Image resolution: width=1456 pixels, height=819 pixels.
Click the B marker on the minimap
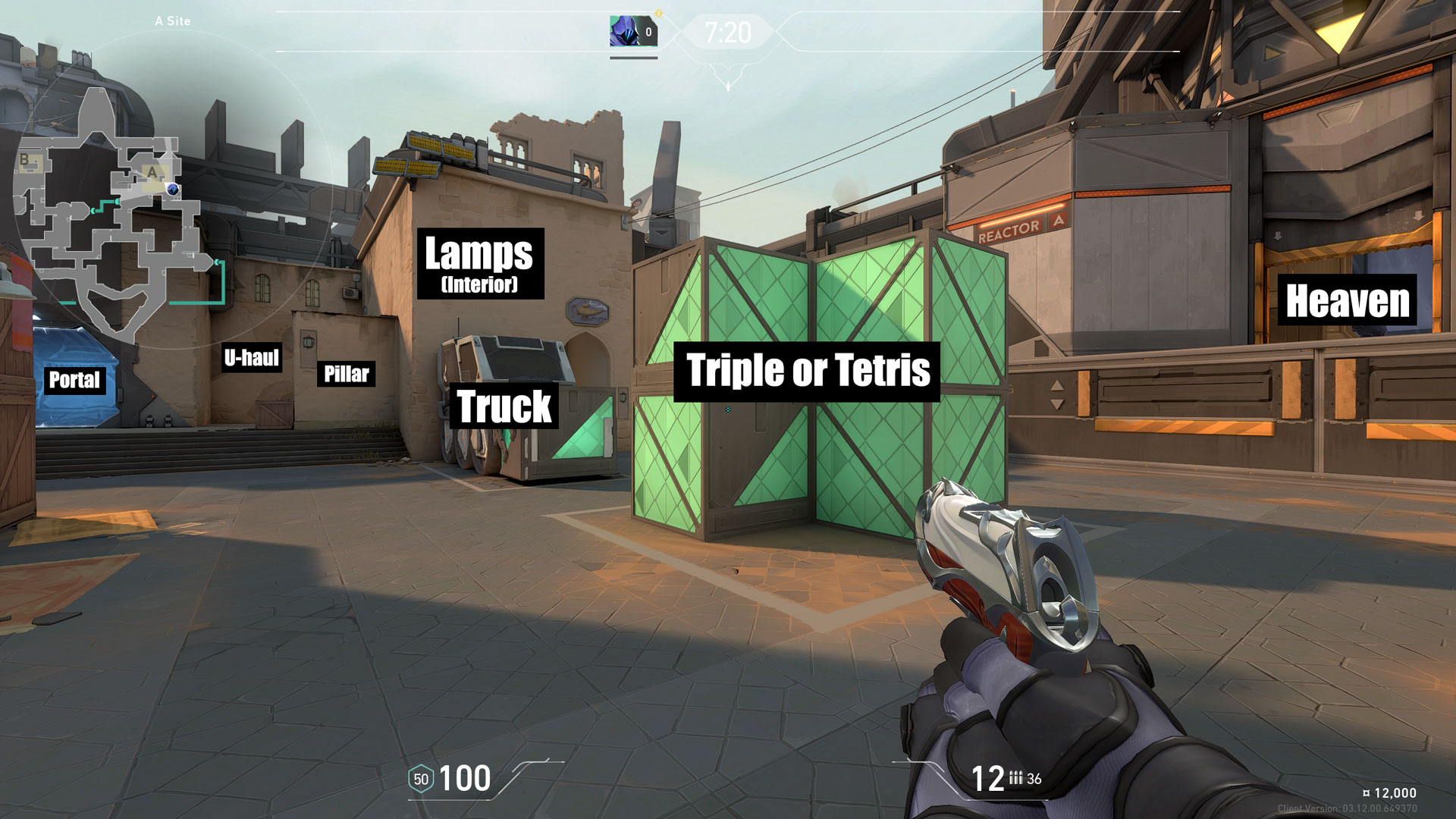pos(24,157)
